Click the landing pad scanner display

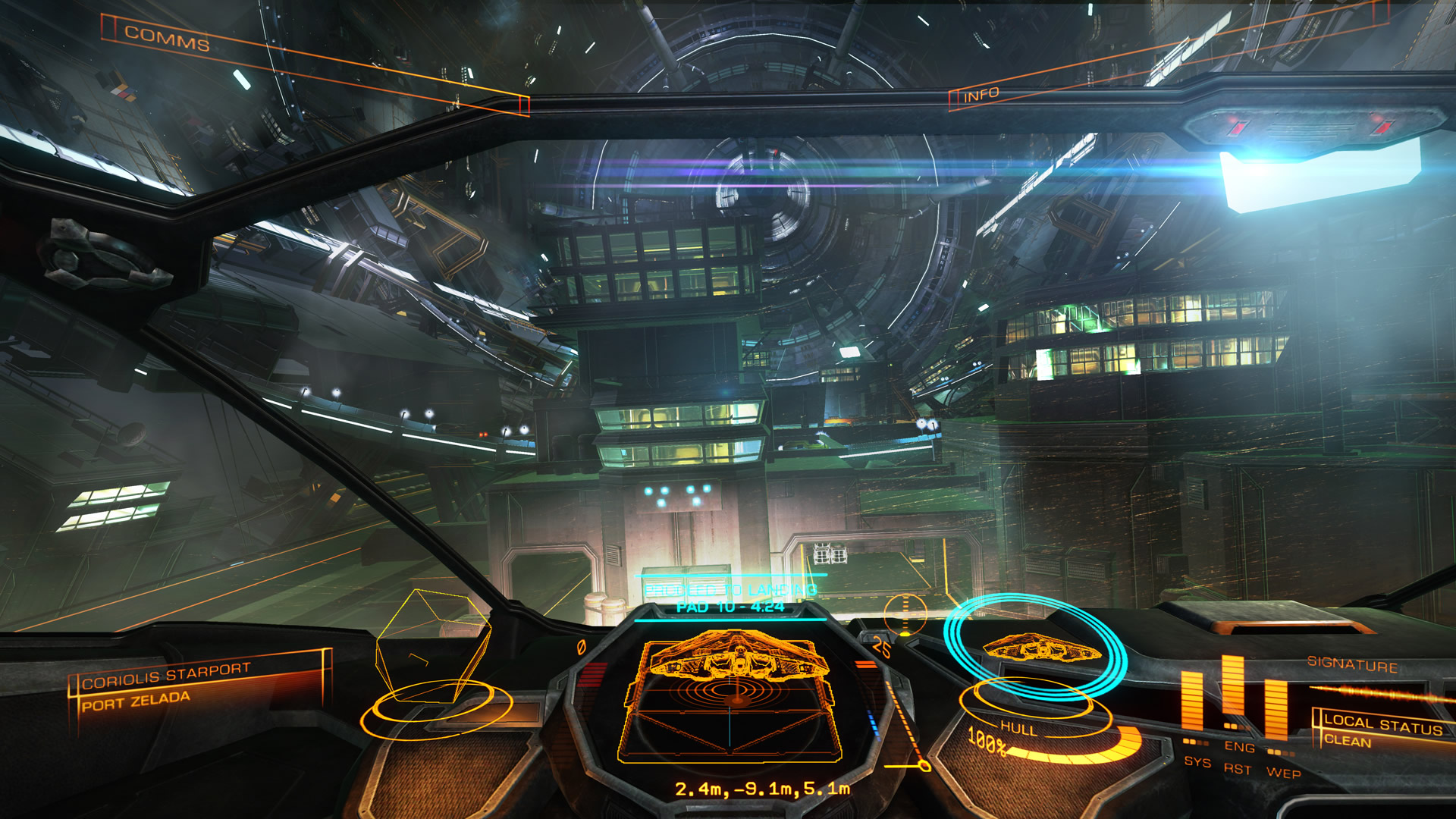click(732, 698)
